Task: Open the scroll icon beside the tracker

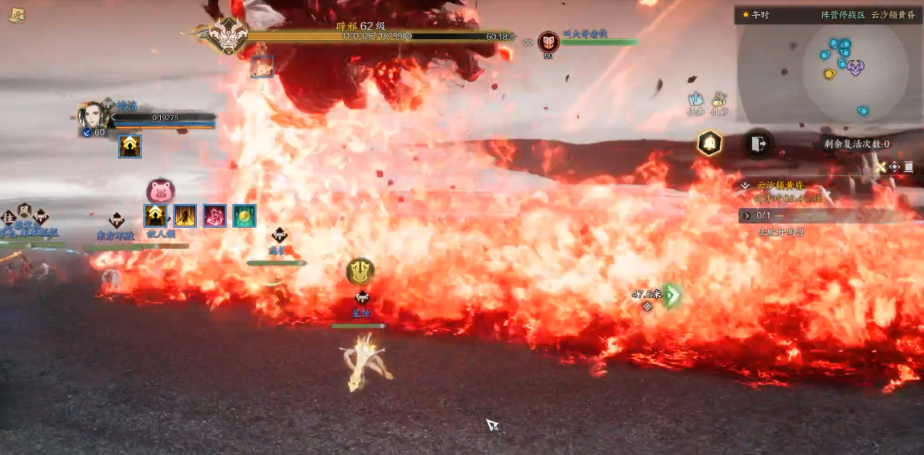Action: point(908,167)
